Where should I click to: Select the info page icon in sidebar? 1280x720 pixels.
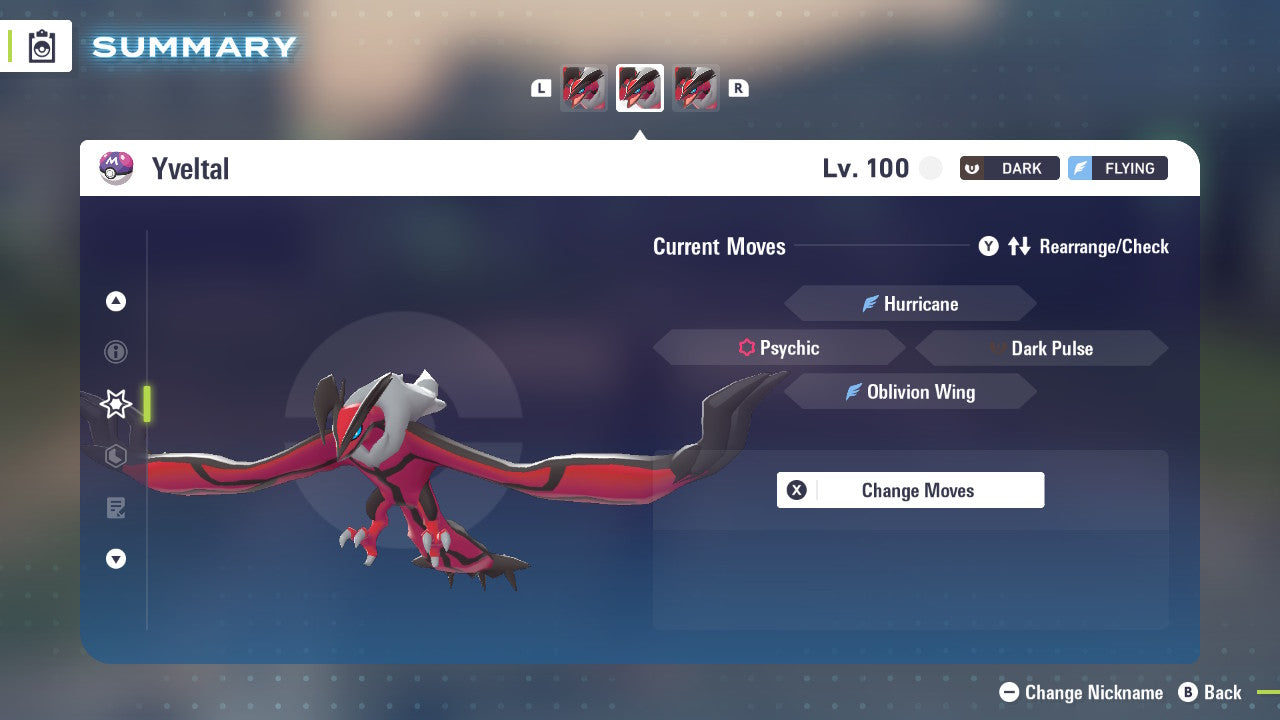(115, 352)
